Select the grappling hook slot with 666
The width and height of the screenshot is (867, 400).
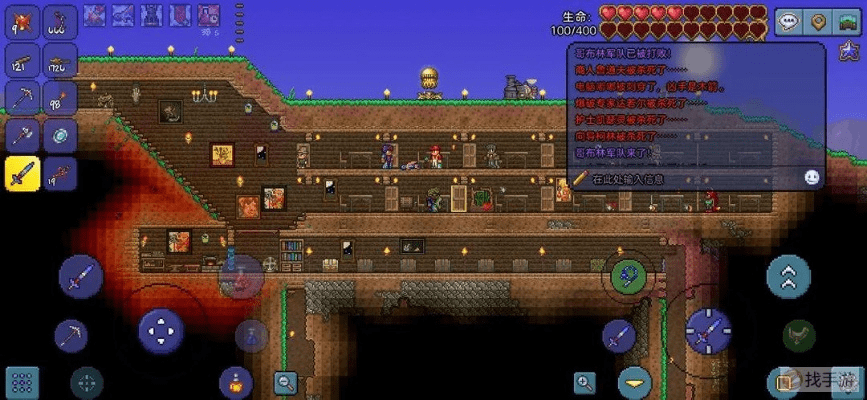pyautogui.click(x=60, y=21)
